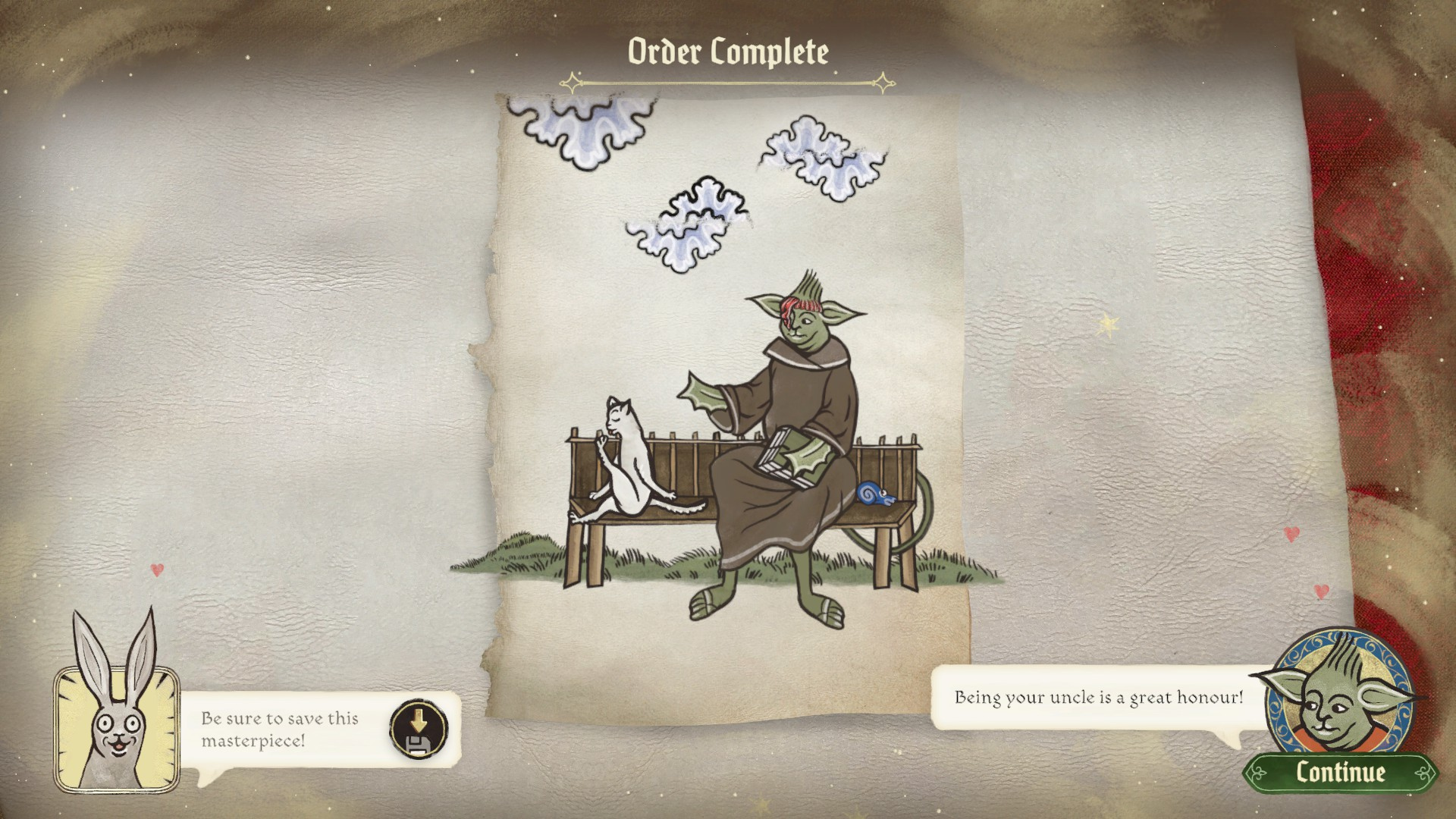Viewport: 1456px width, 819px height.
Task: Save the masterpiece with the download icon
Action: (417, 729)
